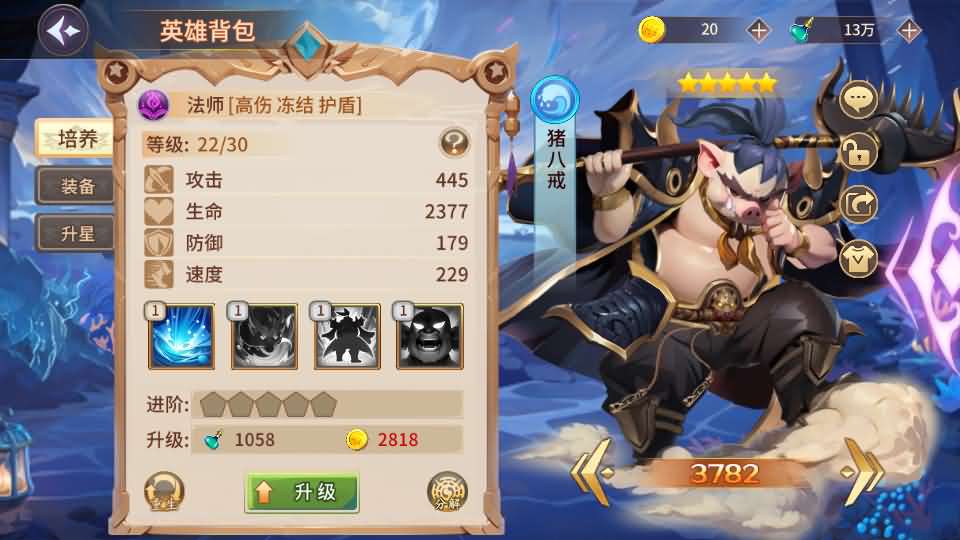Click the share arrow icon
Image resolution: width=960 pixels, height=540 pixels.
[x=858, y=204]
